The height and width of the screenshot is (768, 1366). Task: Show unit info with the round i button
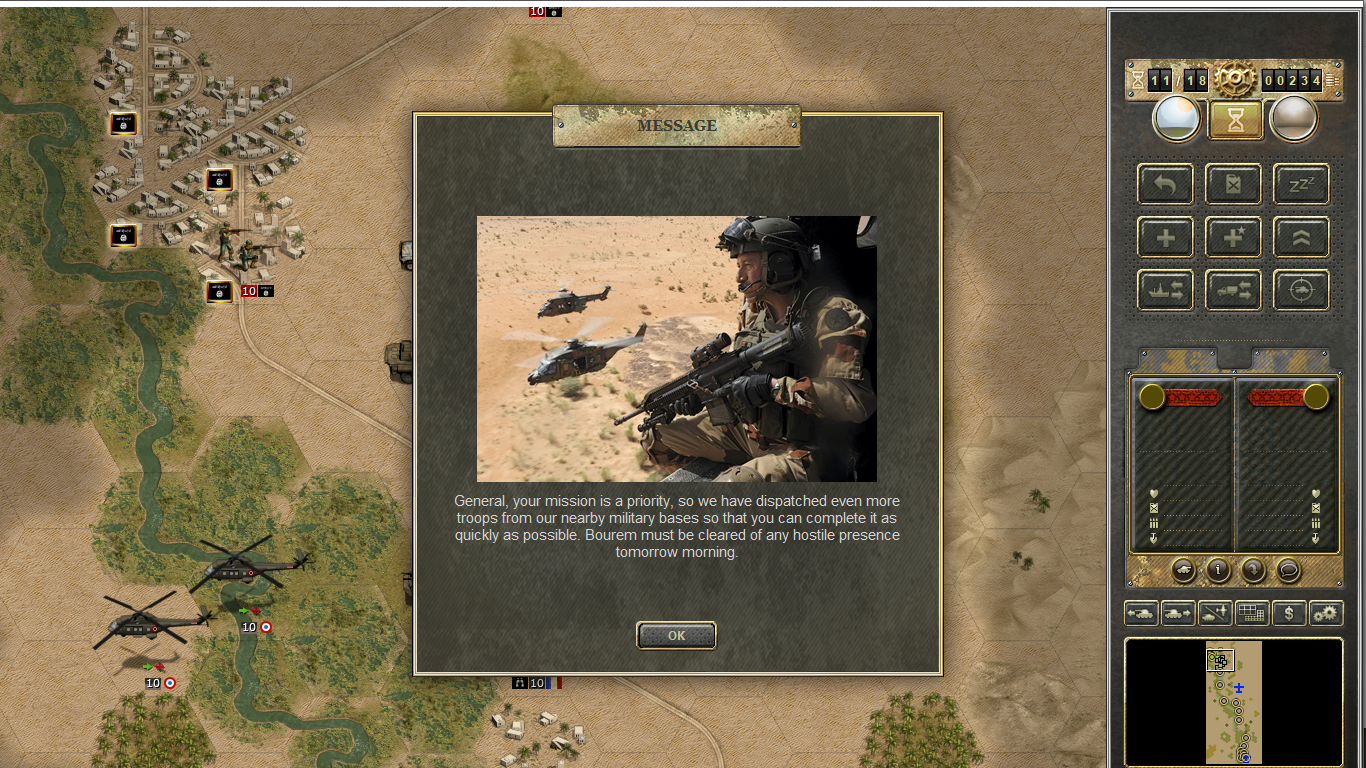point(1218,570)
